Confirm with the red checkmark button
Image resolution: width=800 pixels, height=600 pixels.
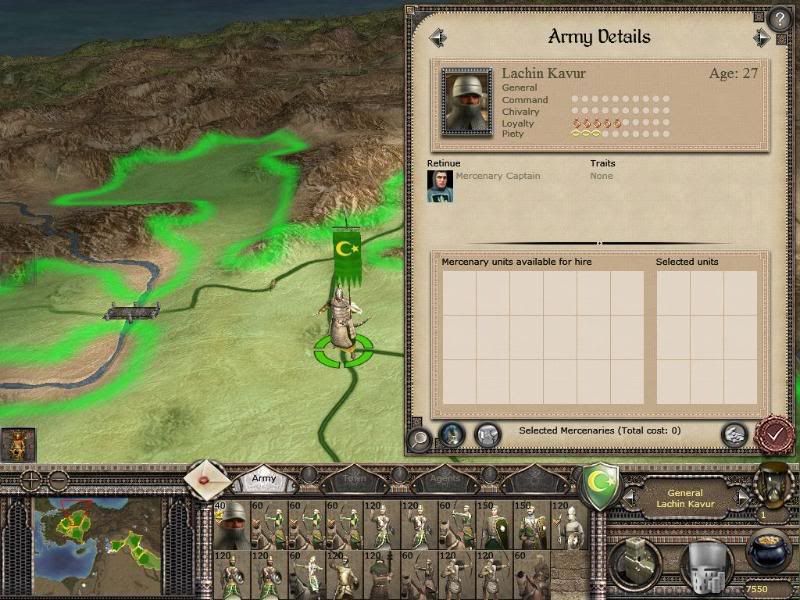[x=774, y=435]
